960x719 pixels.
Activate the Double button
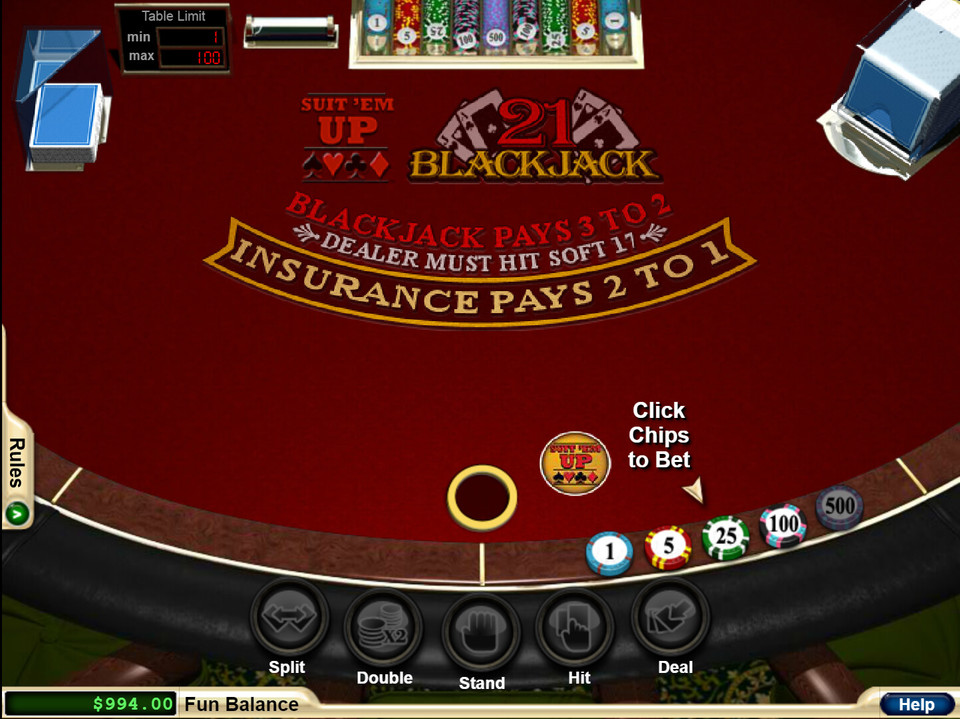pos(384,627)
